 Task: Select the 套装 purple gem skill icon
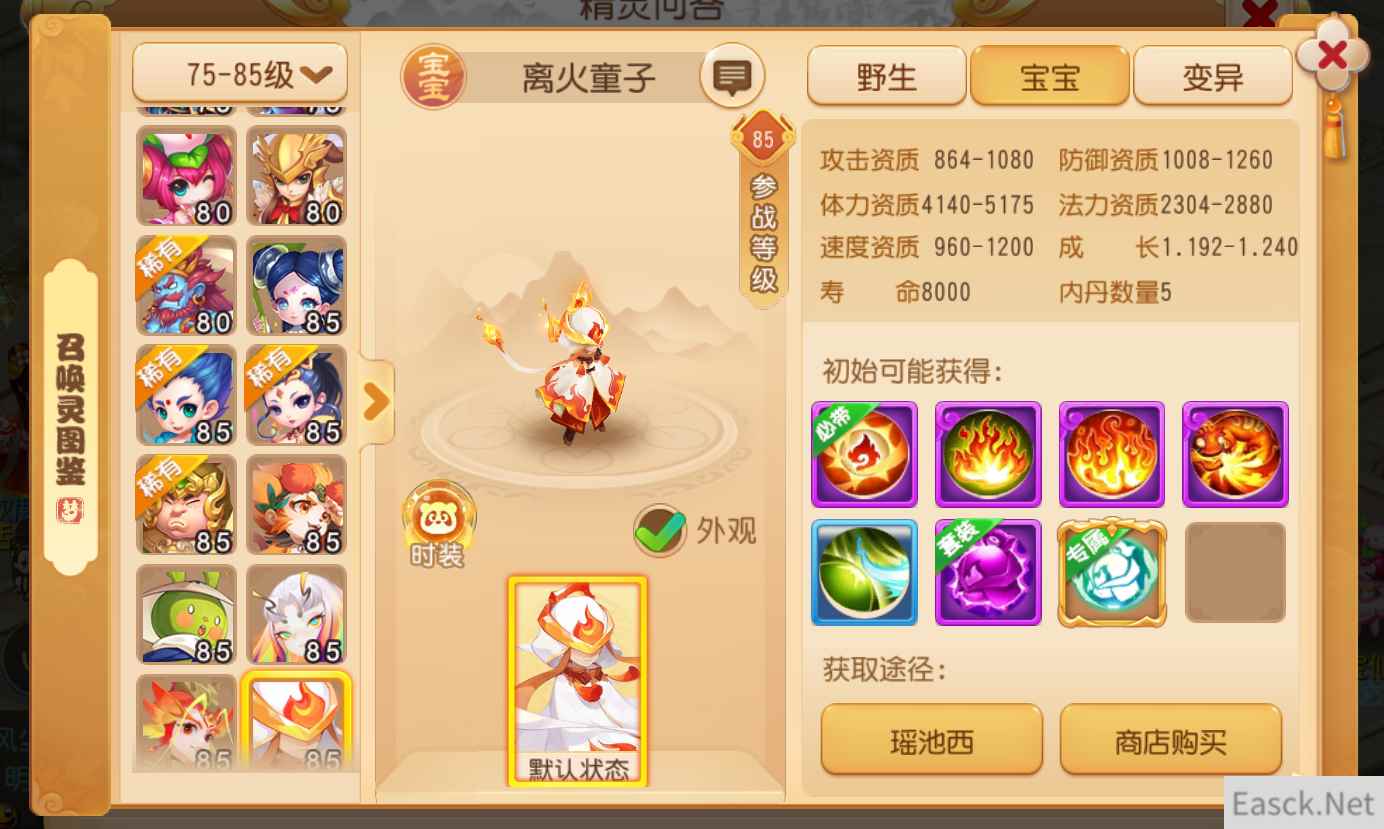pyautogui.click(x=987, y=573)
